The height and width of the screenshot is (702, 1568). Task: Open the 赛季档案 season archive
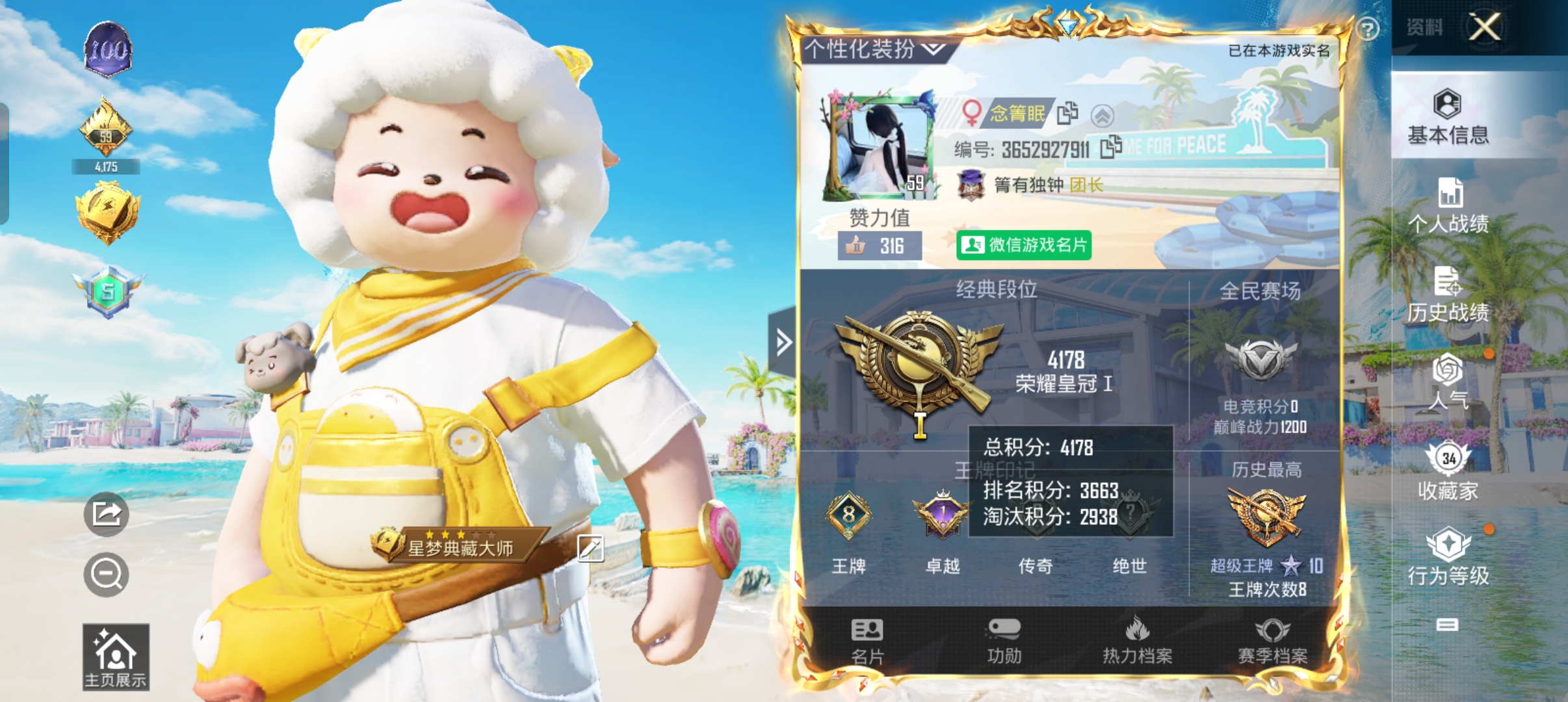pyautogui.click(x=1272, y=641)
